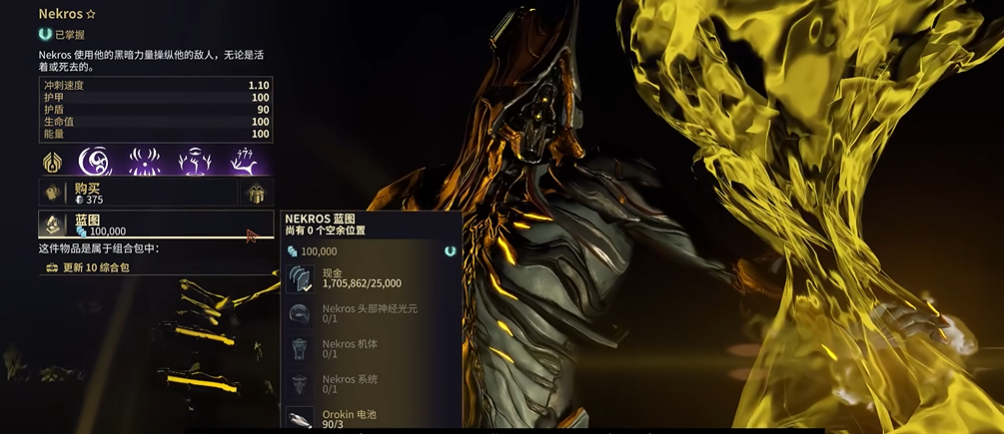Show the Nekros passive ability icon
1004x434 pixels.
(x=52, y=161)
